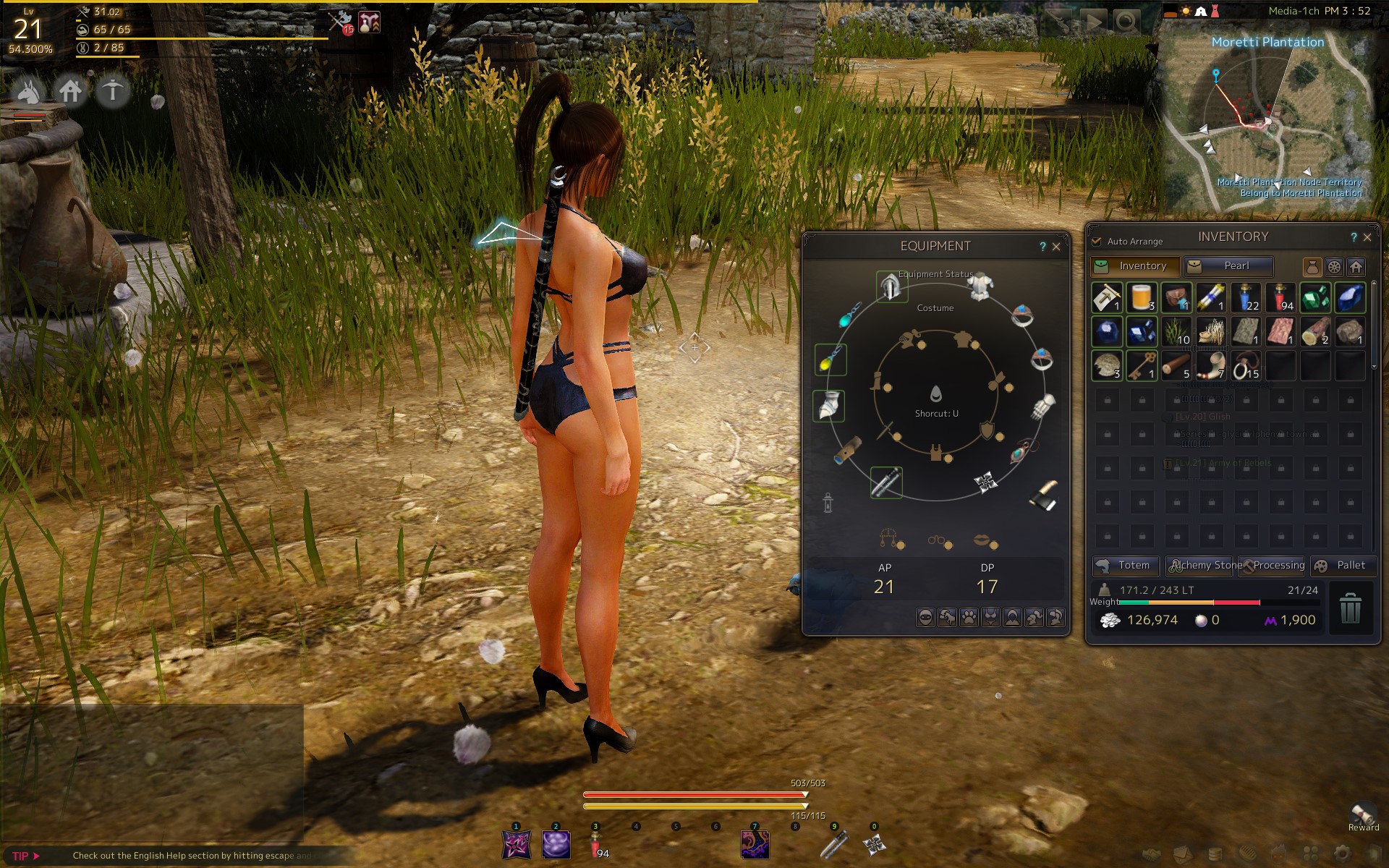The width and height of the screenshot is (1389, 868).
Task: Click the house residence icon
Action: click(x=71, y=92)
